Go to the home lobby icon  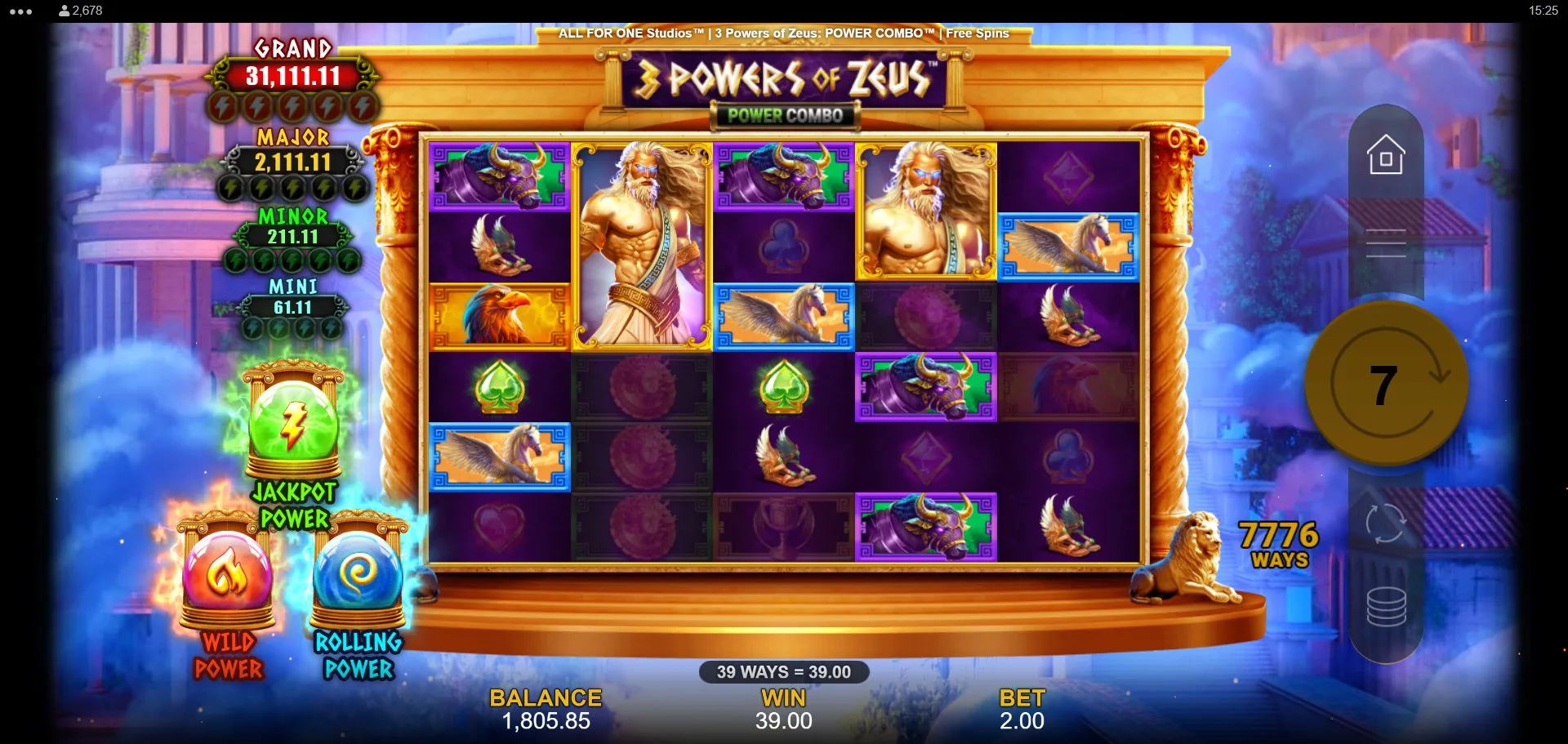[1386, 154]
